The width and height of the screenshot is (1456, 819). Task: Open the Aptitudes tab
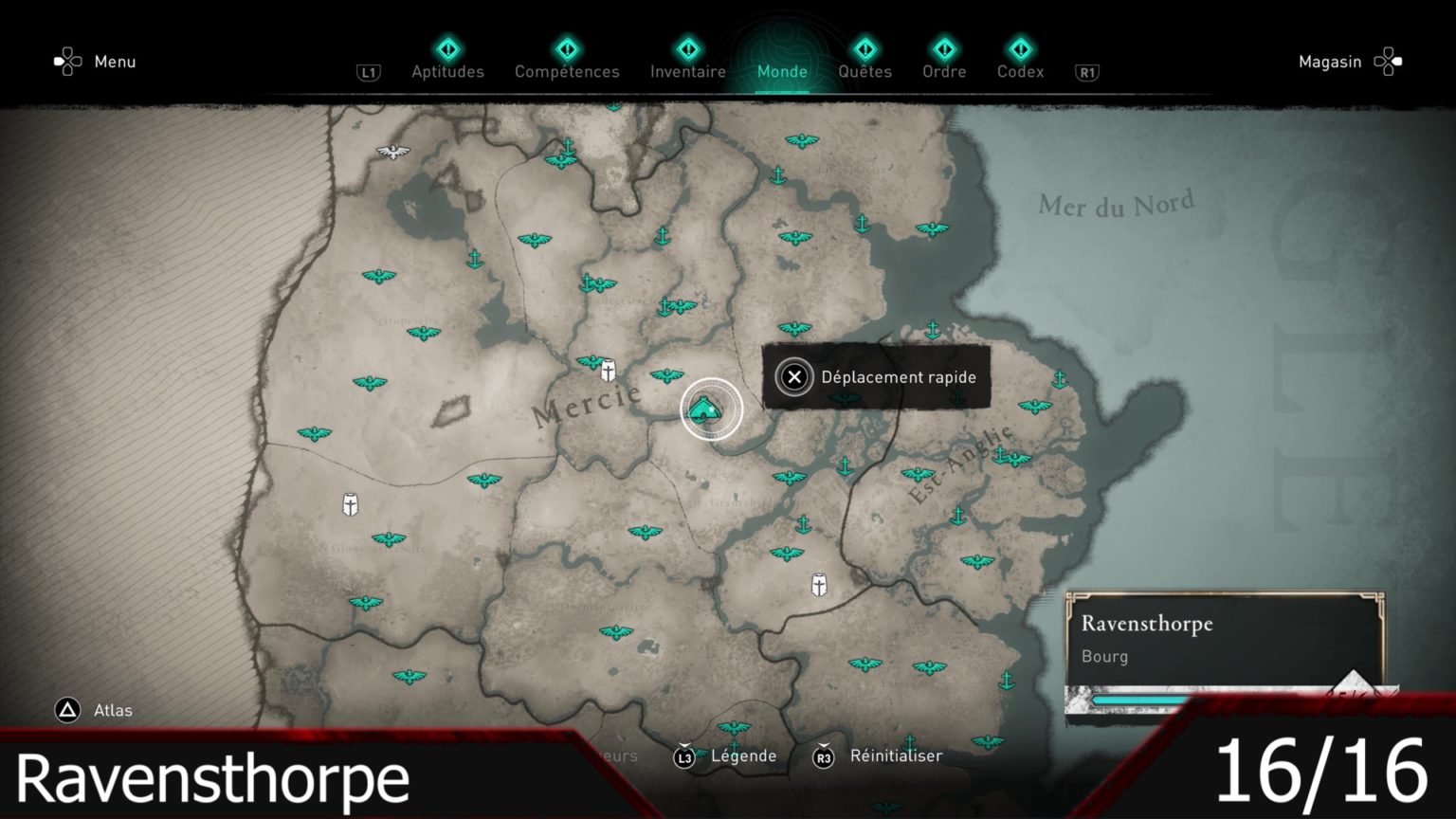pos(447,61)
